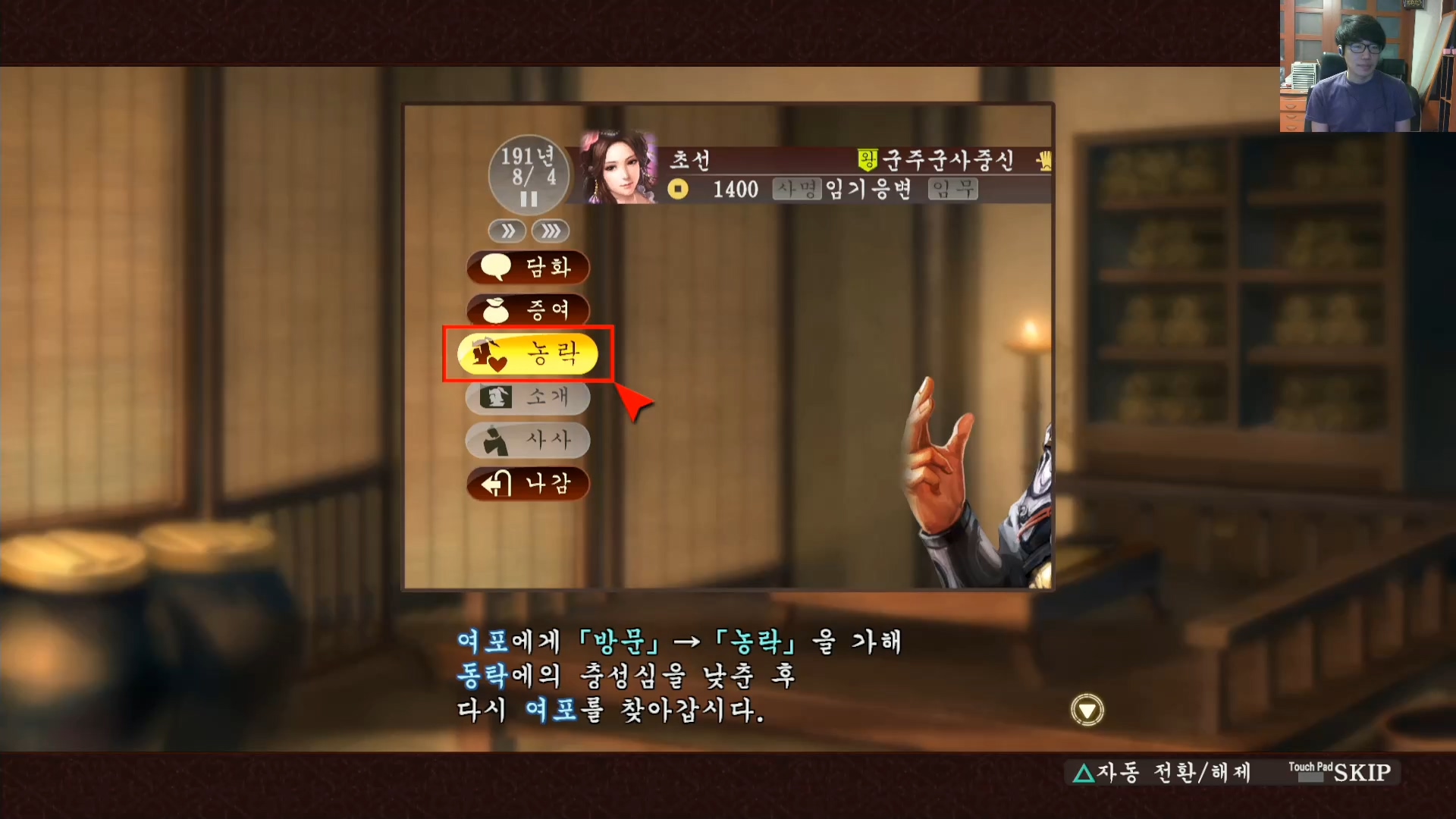Click the gold coin icon next to 1400
The width and height of the screenshot is (1456, 819).
point(677,190)
